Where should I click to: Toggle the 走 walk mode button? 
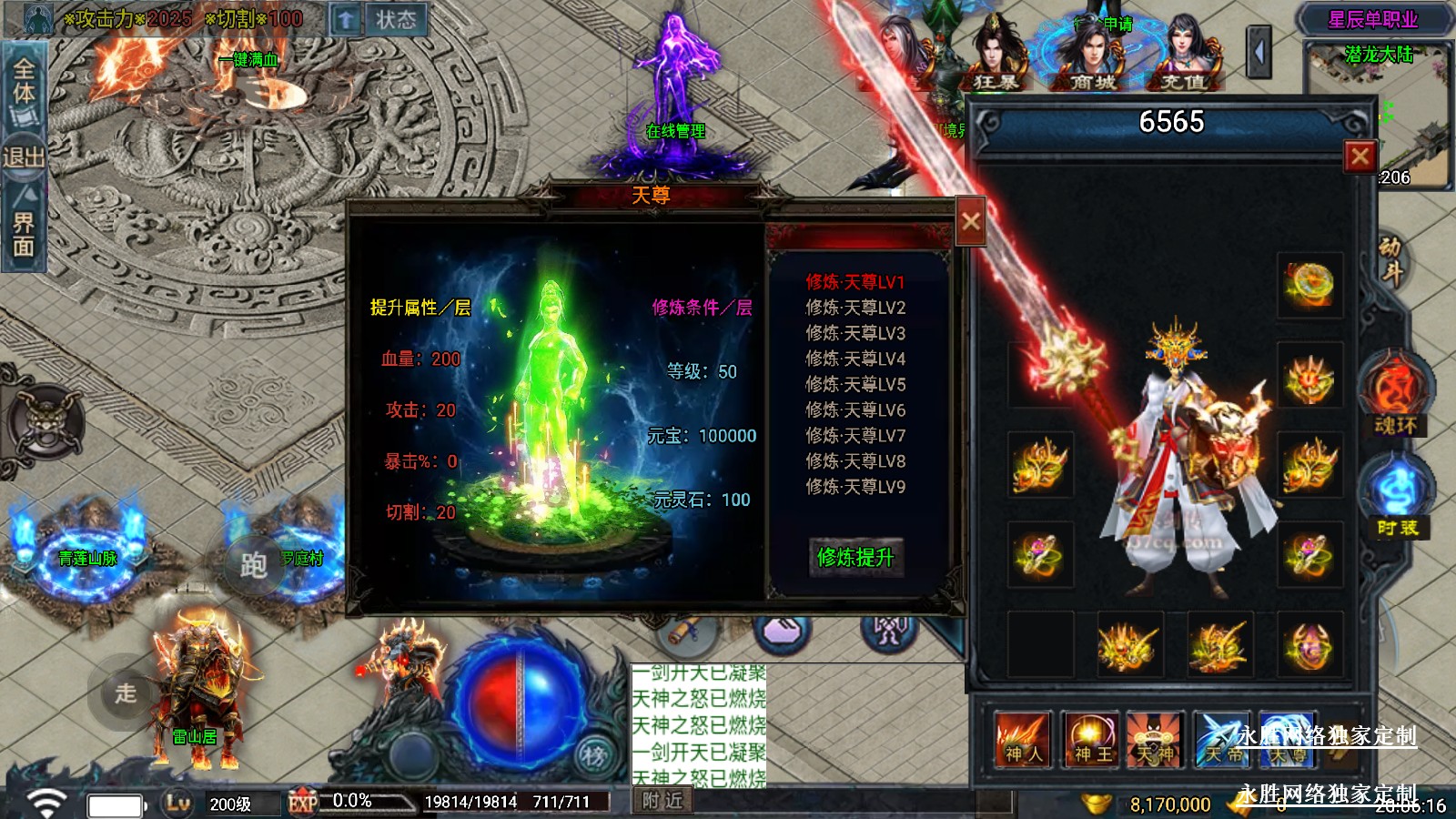[x=126, y=693]
